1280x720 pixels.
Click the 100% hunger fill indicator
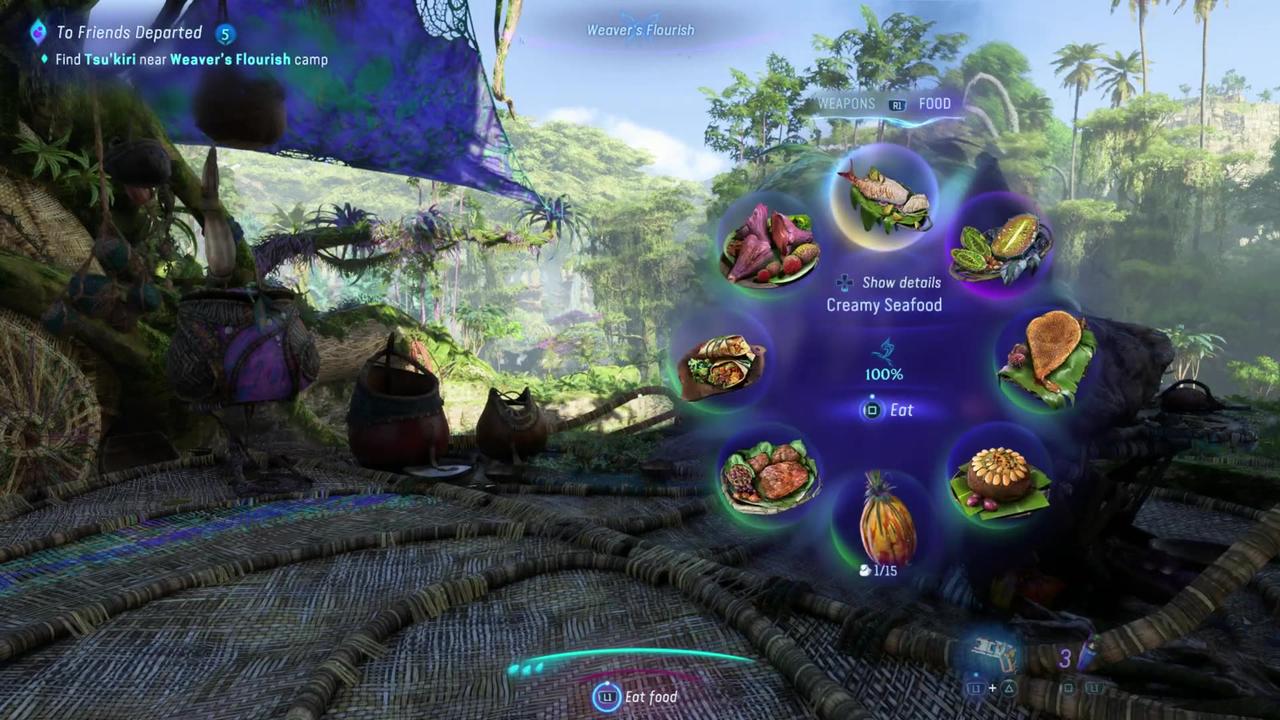883,373
